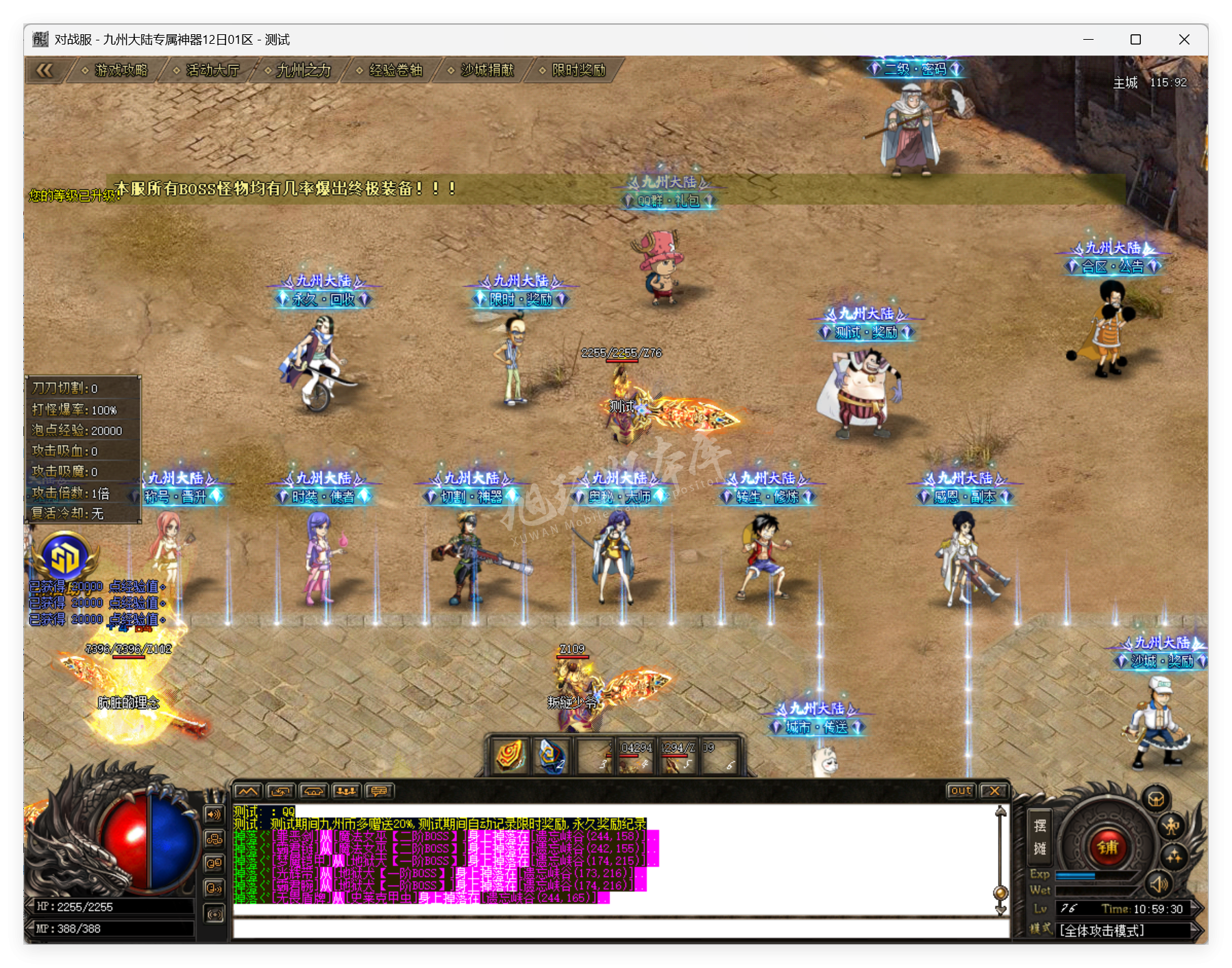Screen dimensions: 1232x968
Task: Select the house icon on the chat toolbar
Action: [x=314, y=792]
